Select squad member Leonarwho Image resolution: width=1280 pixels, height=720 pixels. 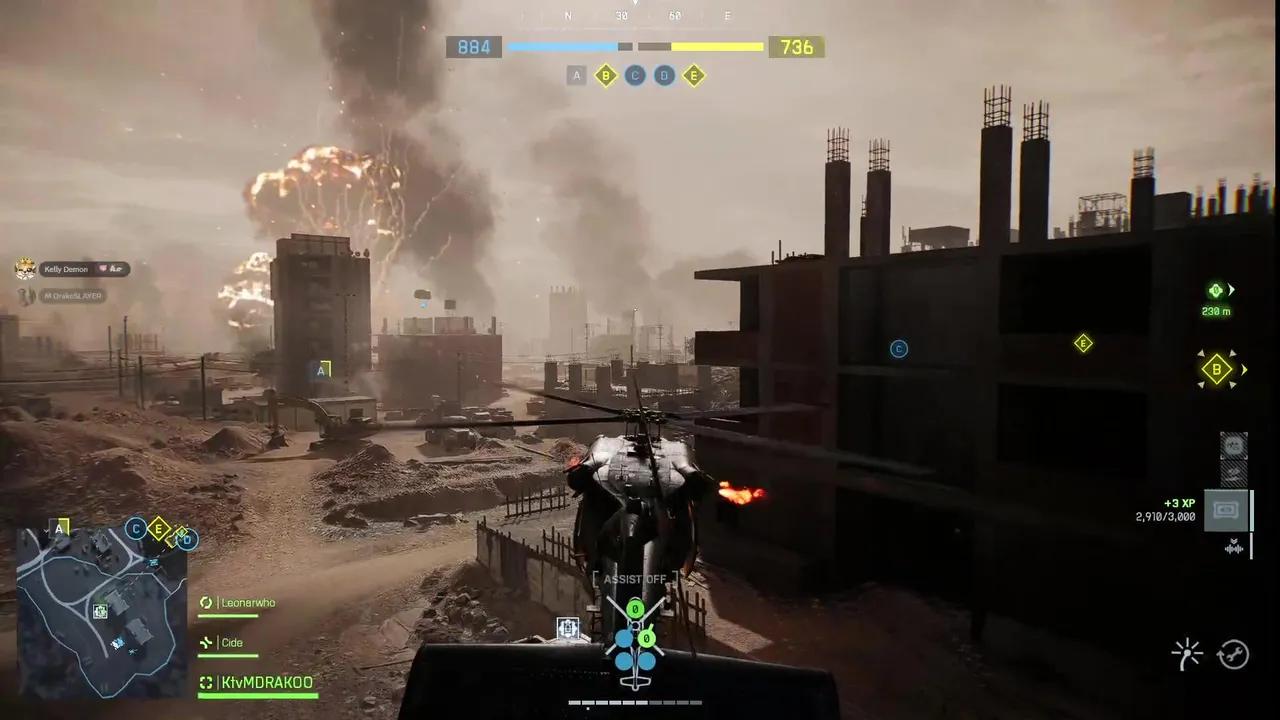248,603
